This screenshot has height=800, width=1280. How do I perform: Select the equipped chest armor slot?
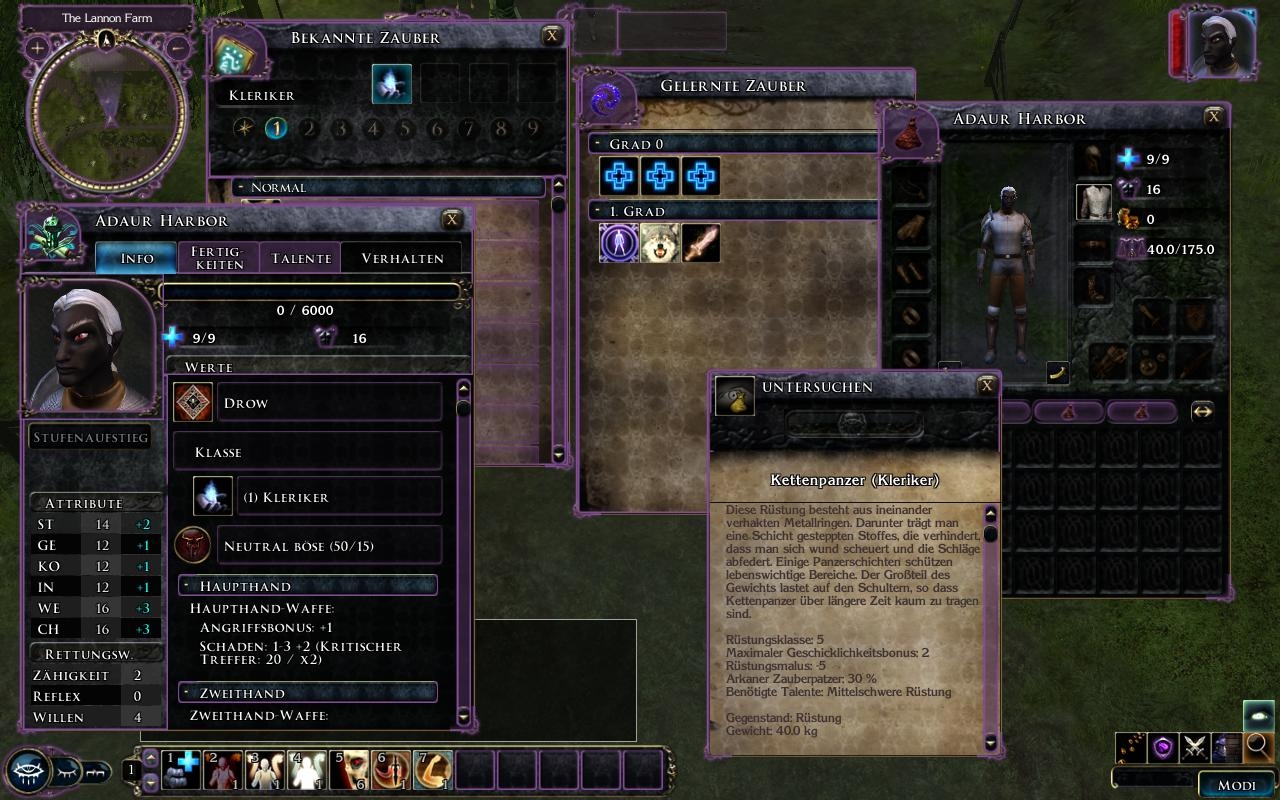(1093, 202)
